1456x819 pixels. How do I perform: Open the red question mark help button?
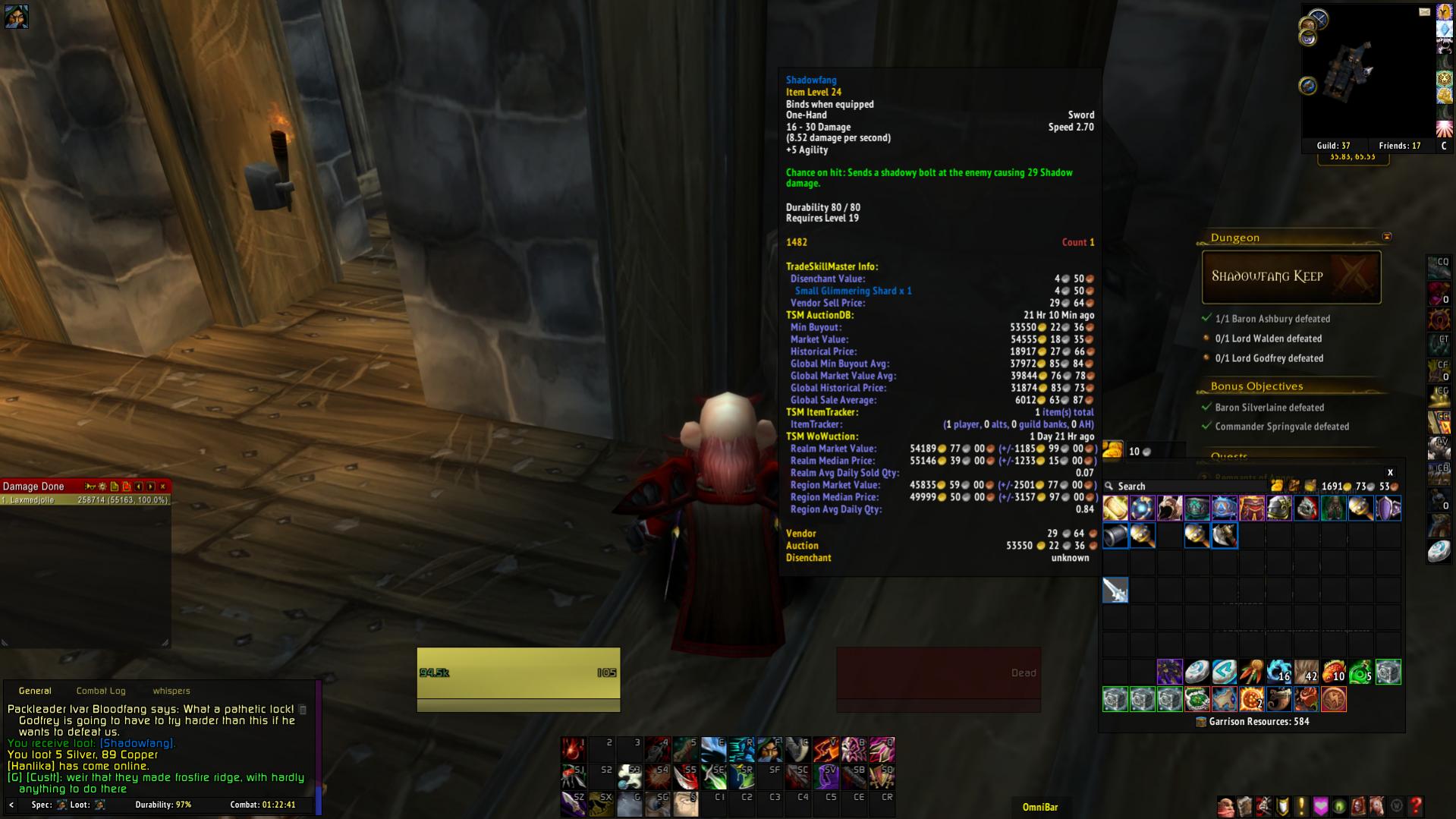(x=1415, y=806)
